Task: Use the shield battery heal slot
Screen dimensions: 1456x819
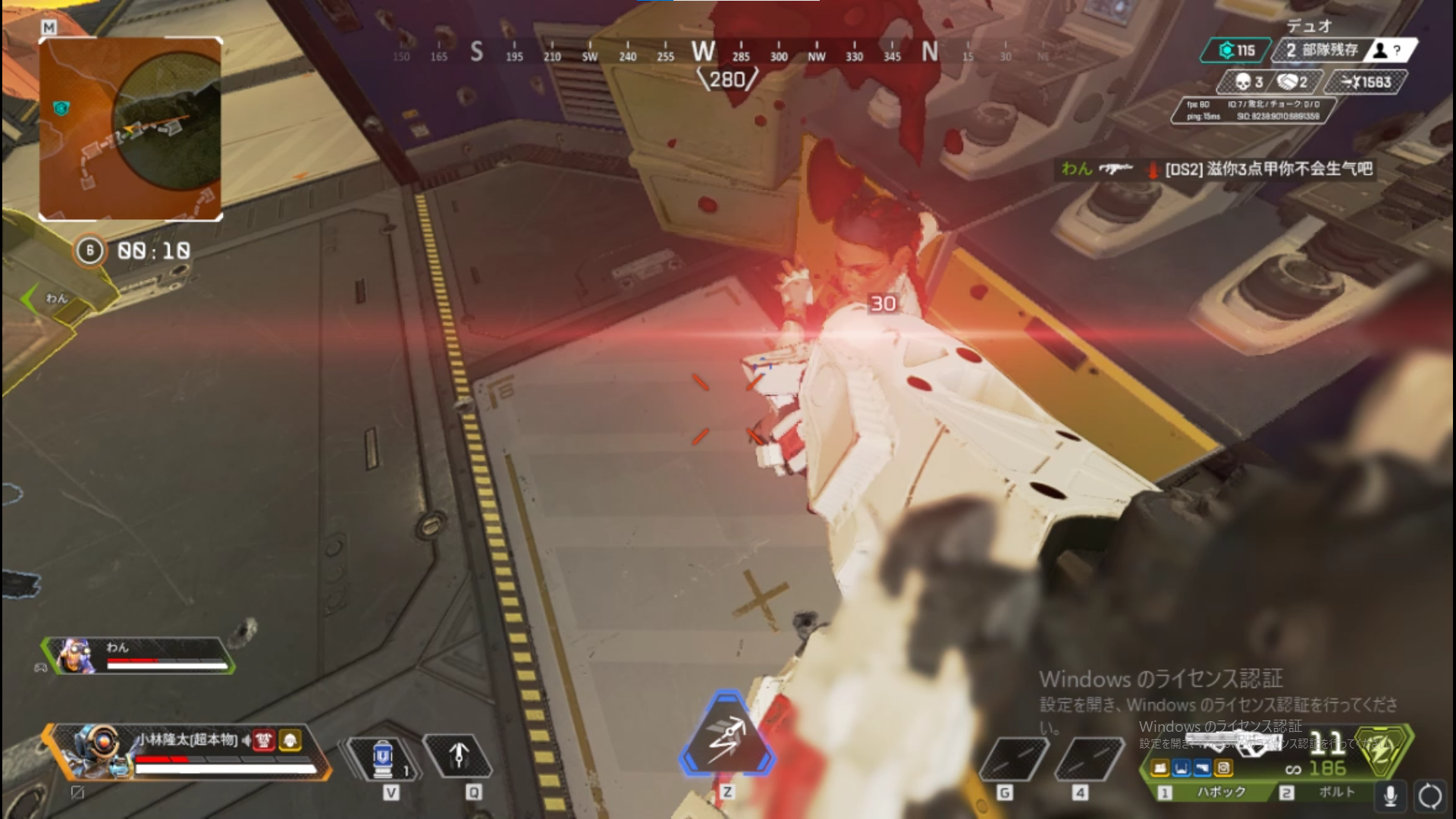Action: (384, 758)
